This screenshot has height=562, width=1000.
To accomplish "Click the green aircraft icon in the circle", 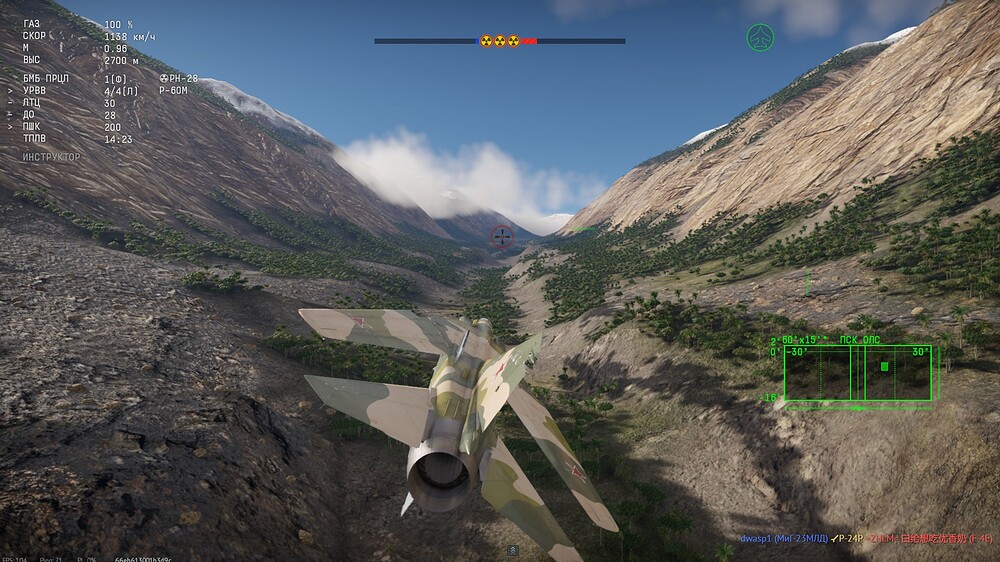I will pyautogui.click(x=760, y=38).
